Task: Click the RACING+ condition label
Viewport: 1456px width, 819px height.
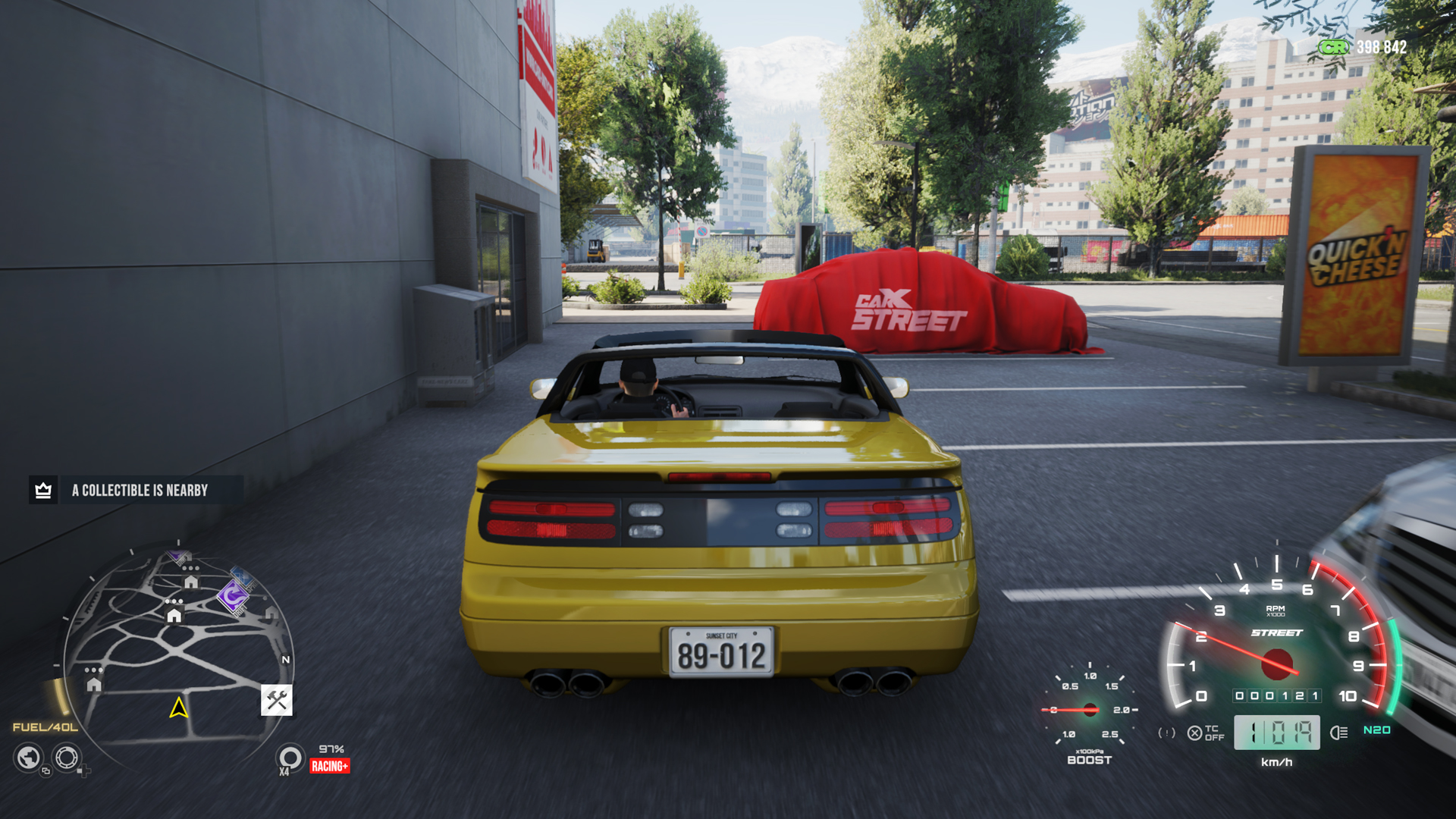Action: point(331,764)
